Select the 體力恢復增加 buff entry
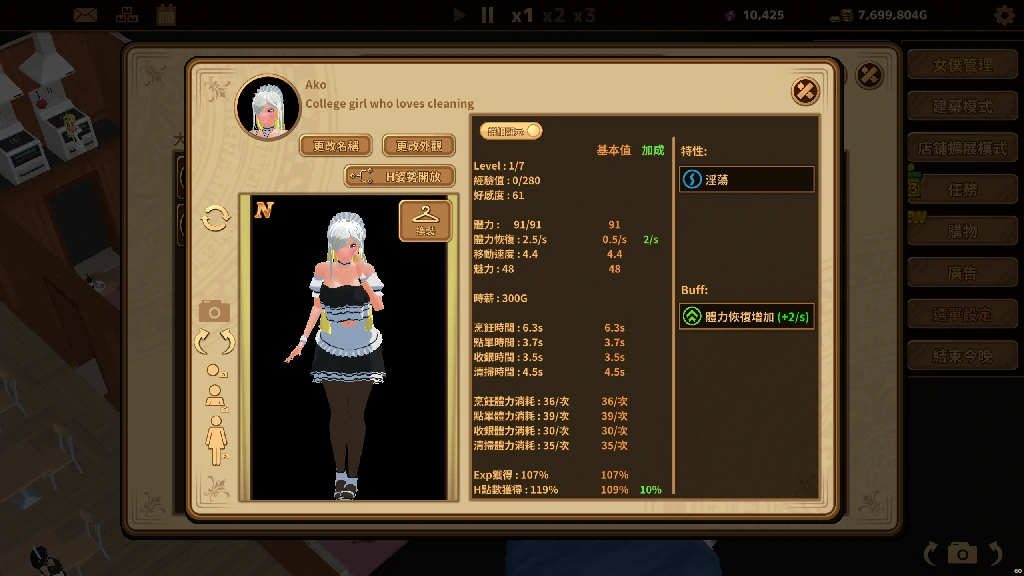This screenshot has width=1024, height=576. (746, 317)
